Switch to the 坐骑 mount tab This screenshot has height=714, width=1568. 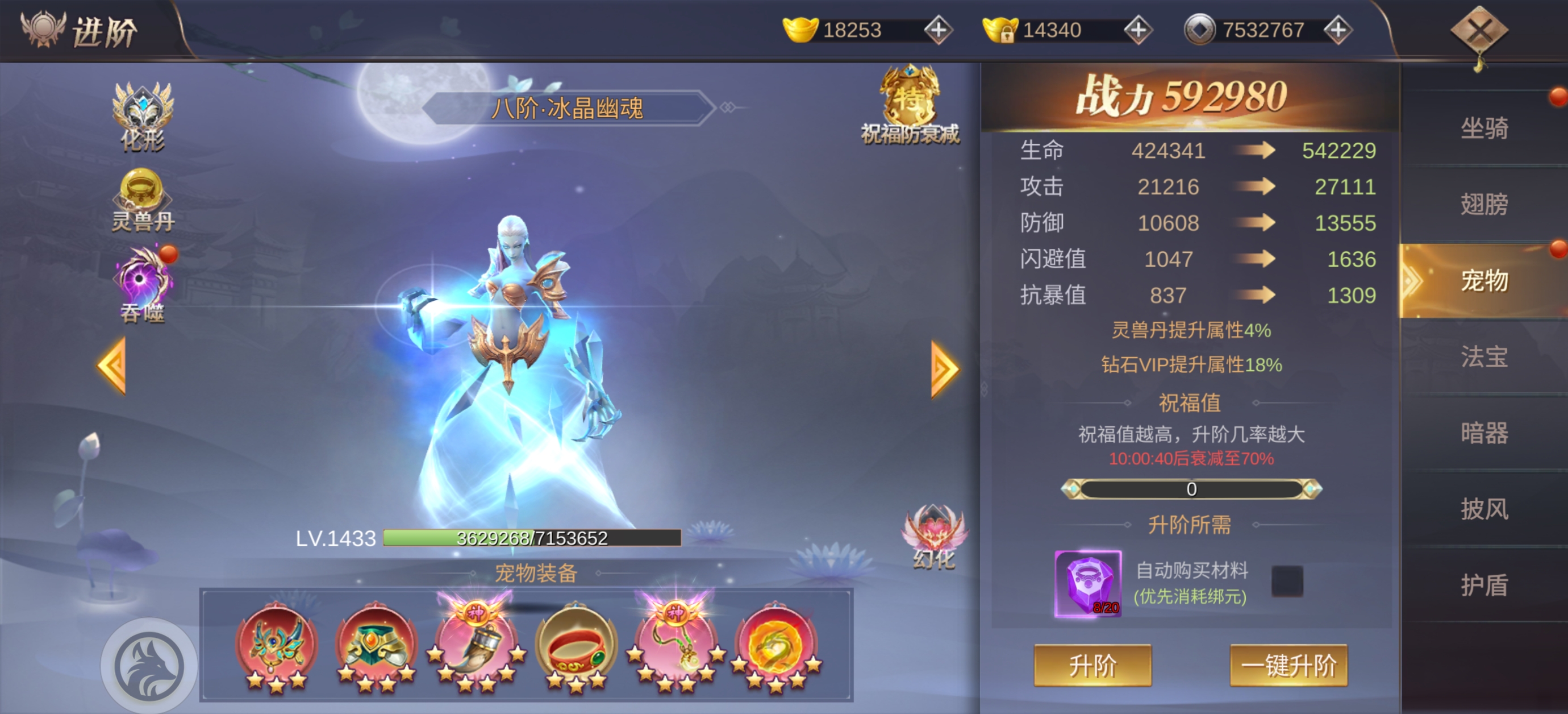point(1484,128)
